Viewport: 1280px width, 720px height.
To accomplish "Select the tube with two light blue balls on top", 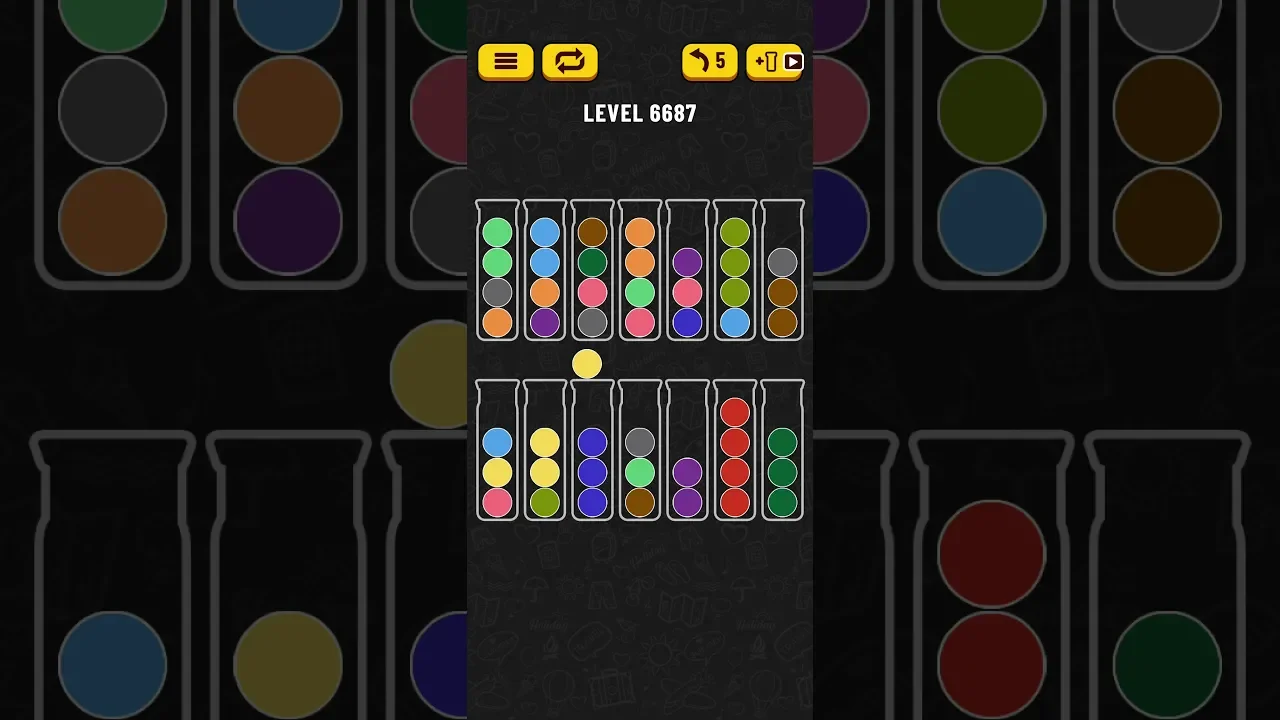I will click(x=545, y=272).
